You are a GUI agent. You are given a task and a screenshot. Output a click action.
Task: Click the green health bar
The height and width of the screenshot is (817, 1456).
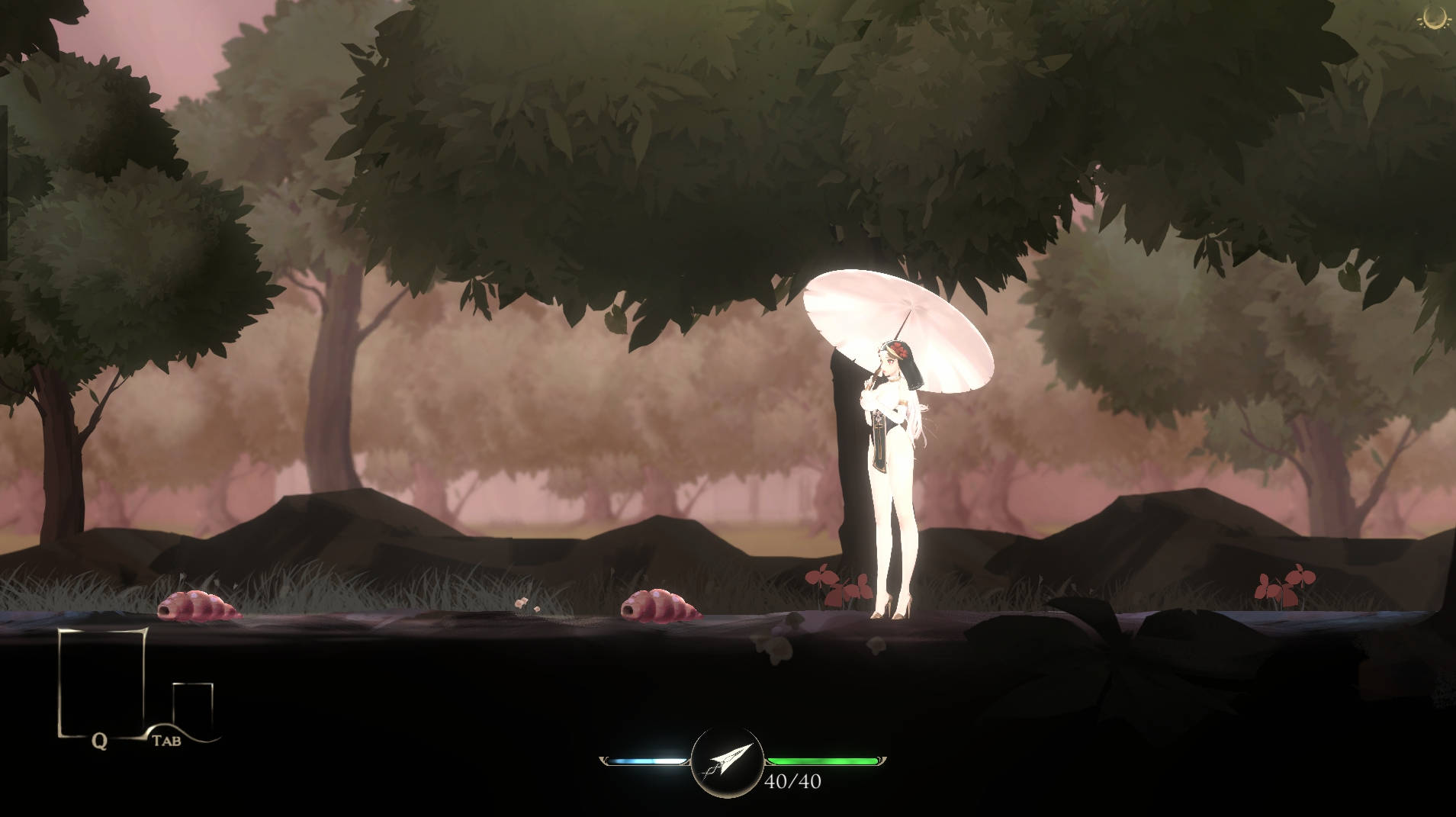pos(824,759)
